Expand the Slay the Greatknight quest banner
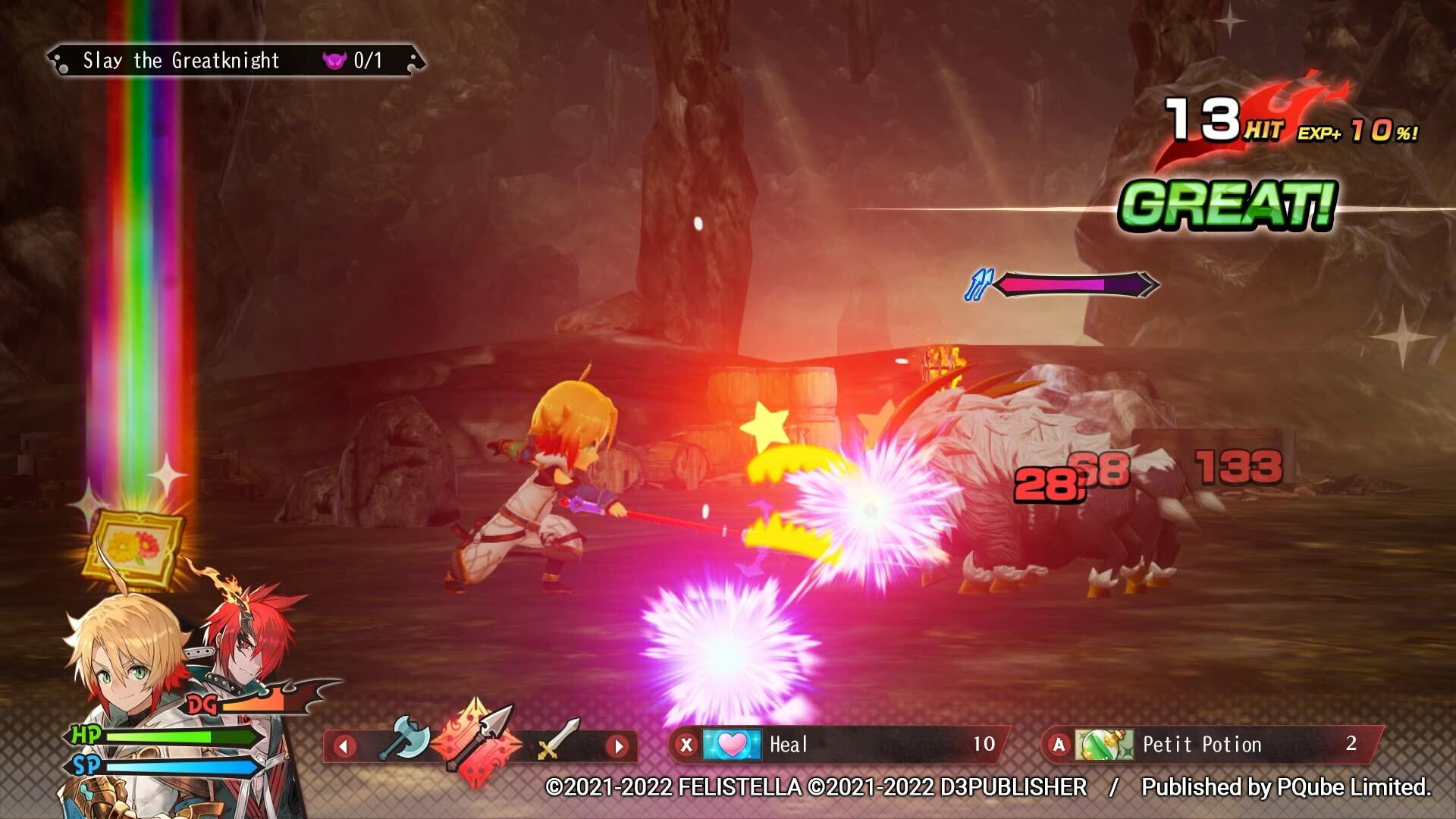The image size is (1456, 819). (x=182, y=61)
